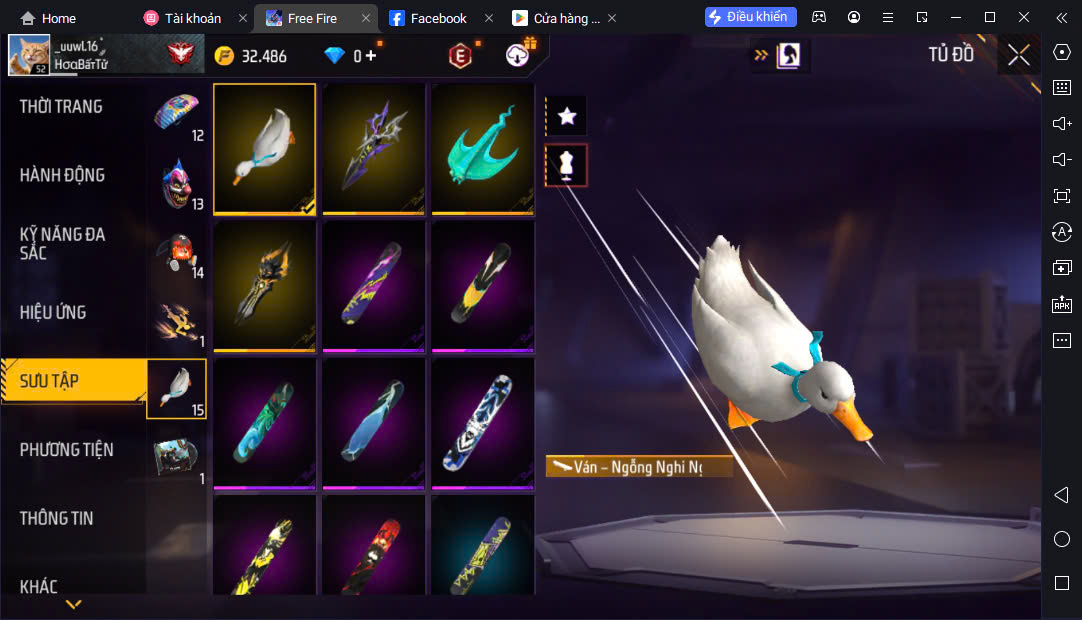Switch to the Facebook tab

(x=438, y=18)
